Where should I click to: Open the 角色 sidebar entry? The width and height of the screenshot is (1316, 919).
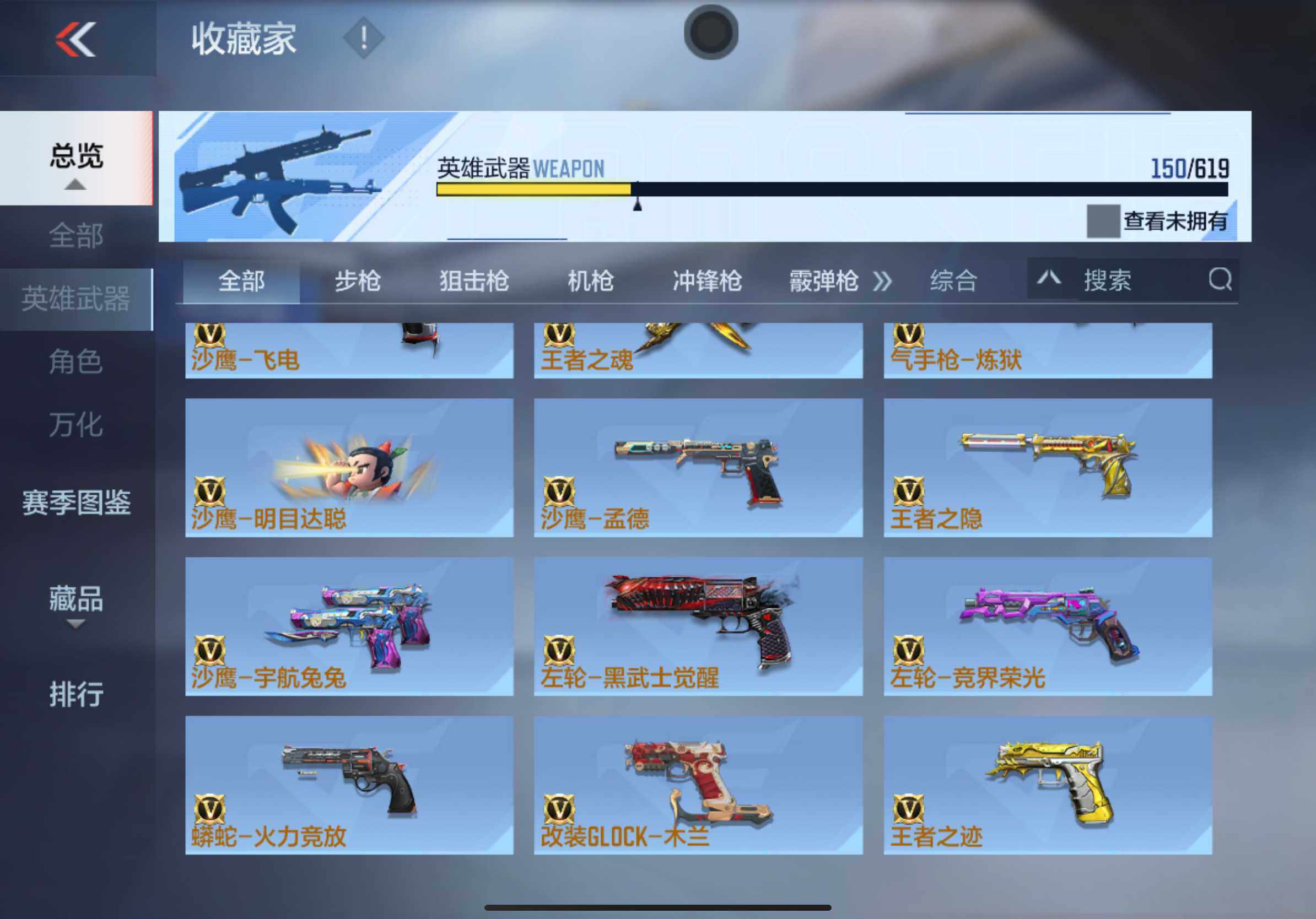pos(76,362)
